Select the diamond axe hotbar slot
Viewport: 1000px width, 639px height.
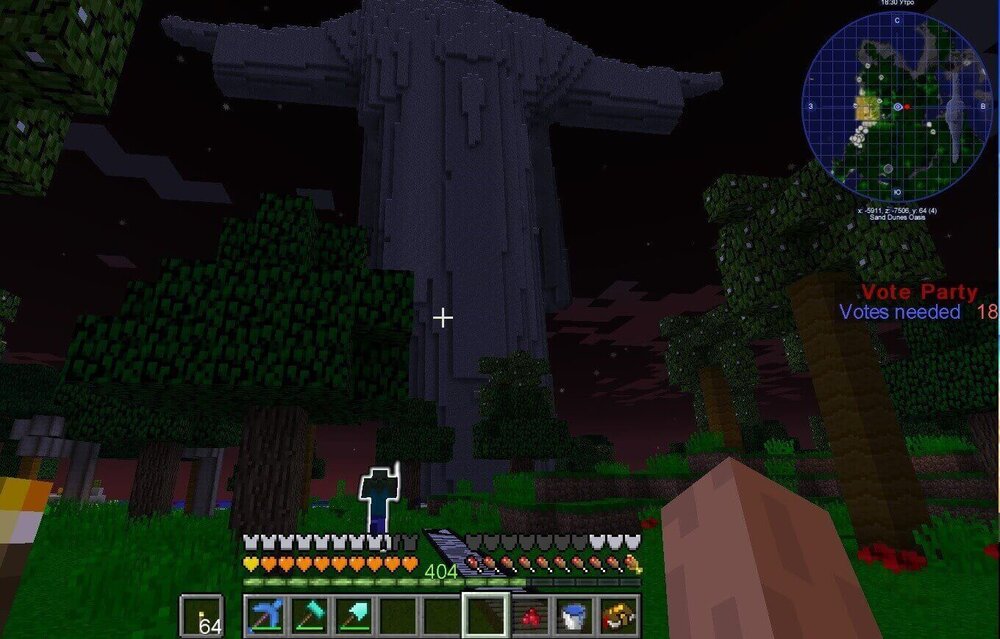(307, 614)
